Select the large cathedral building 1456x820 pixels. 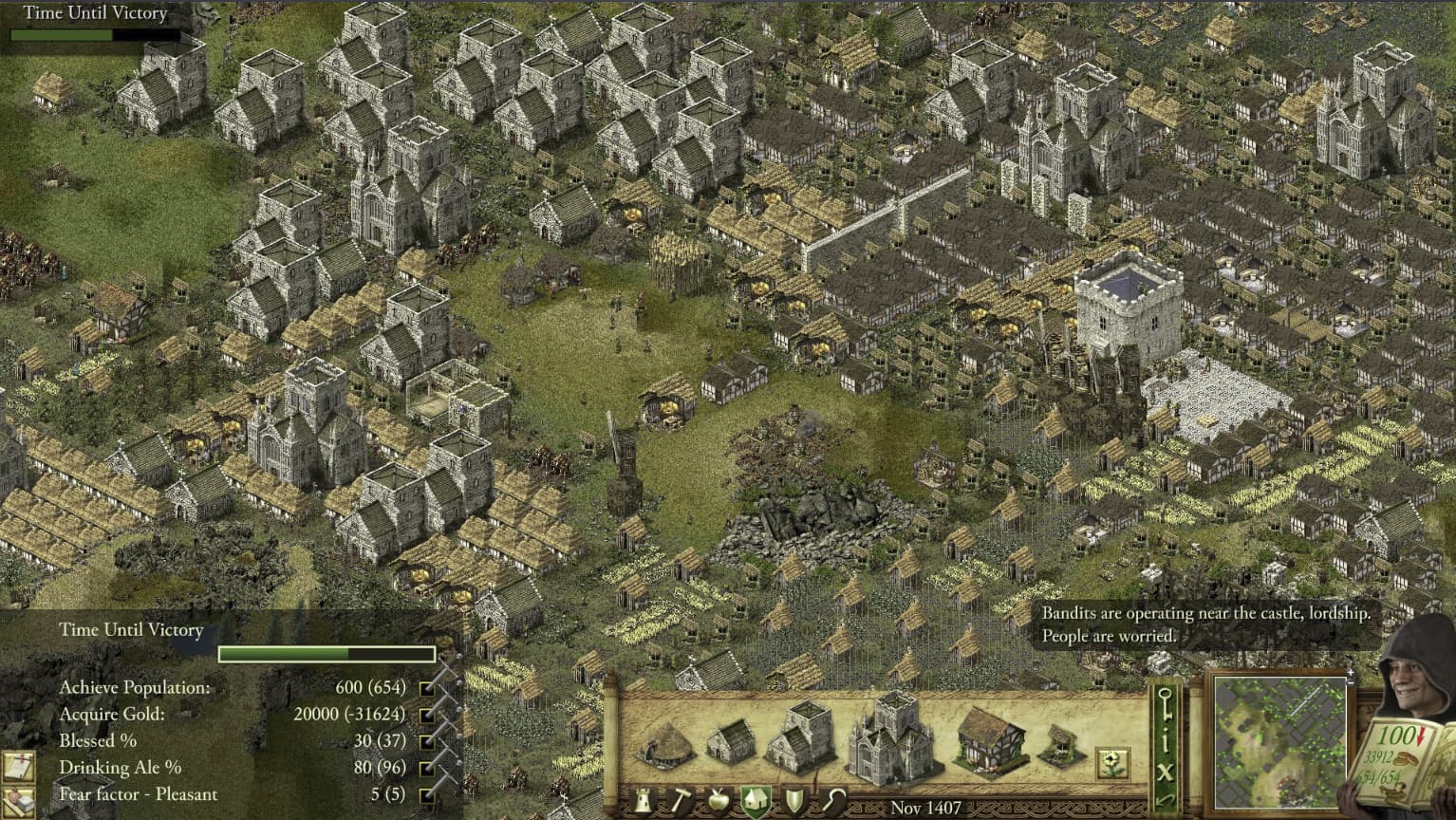pyautogui.click(x=890, y=736)
